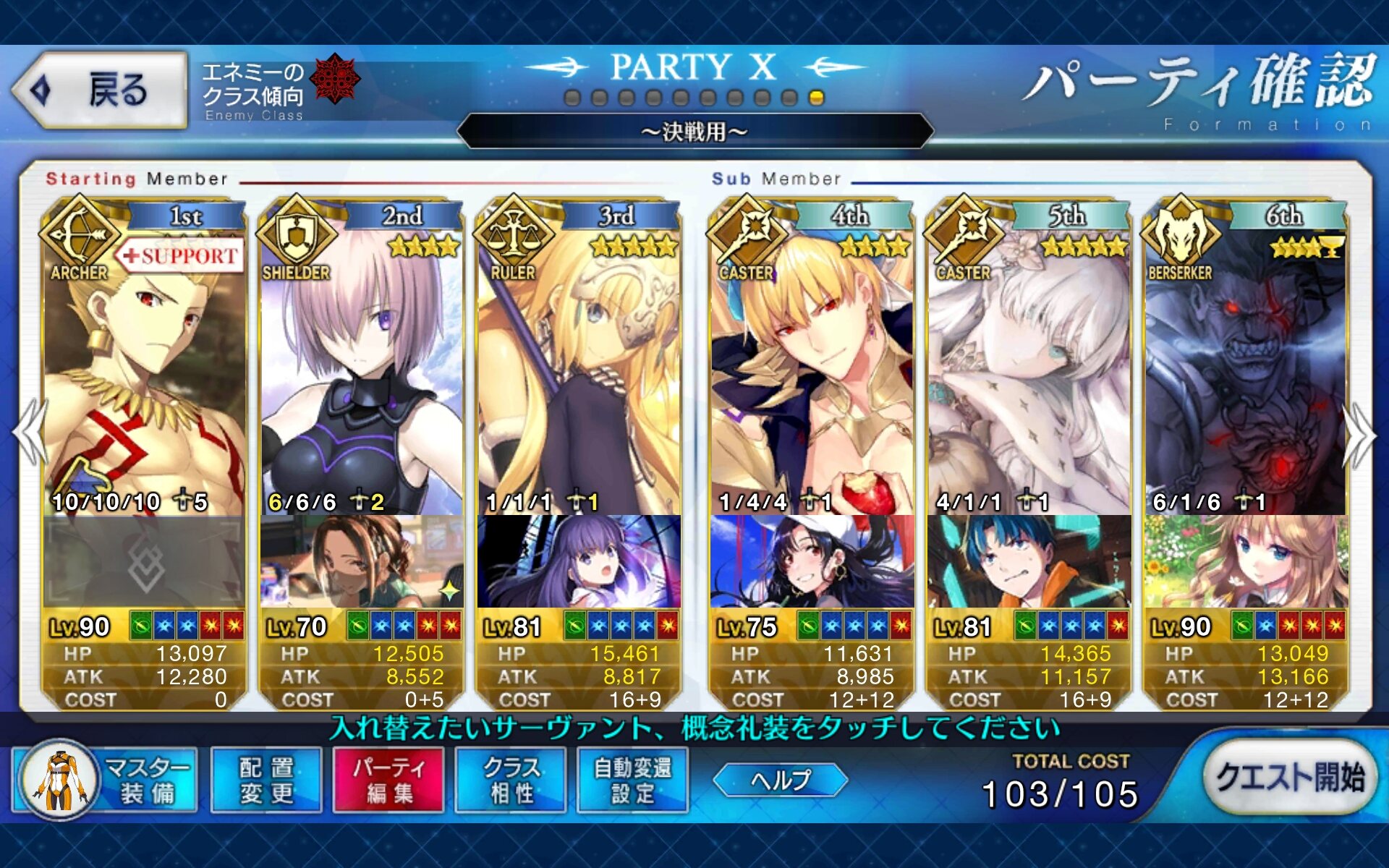Go back with the 戻る button
Screen dimensions: 1389x868
point(100,90)
